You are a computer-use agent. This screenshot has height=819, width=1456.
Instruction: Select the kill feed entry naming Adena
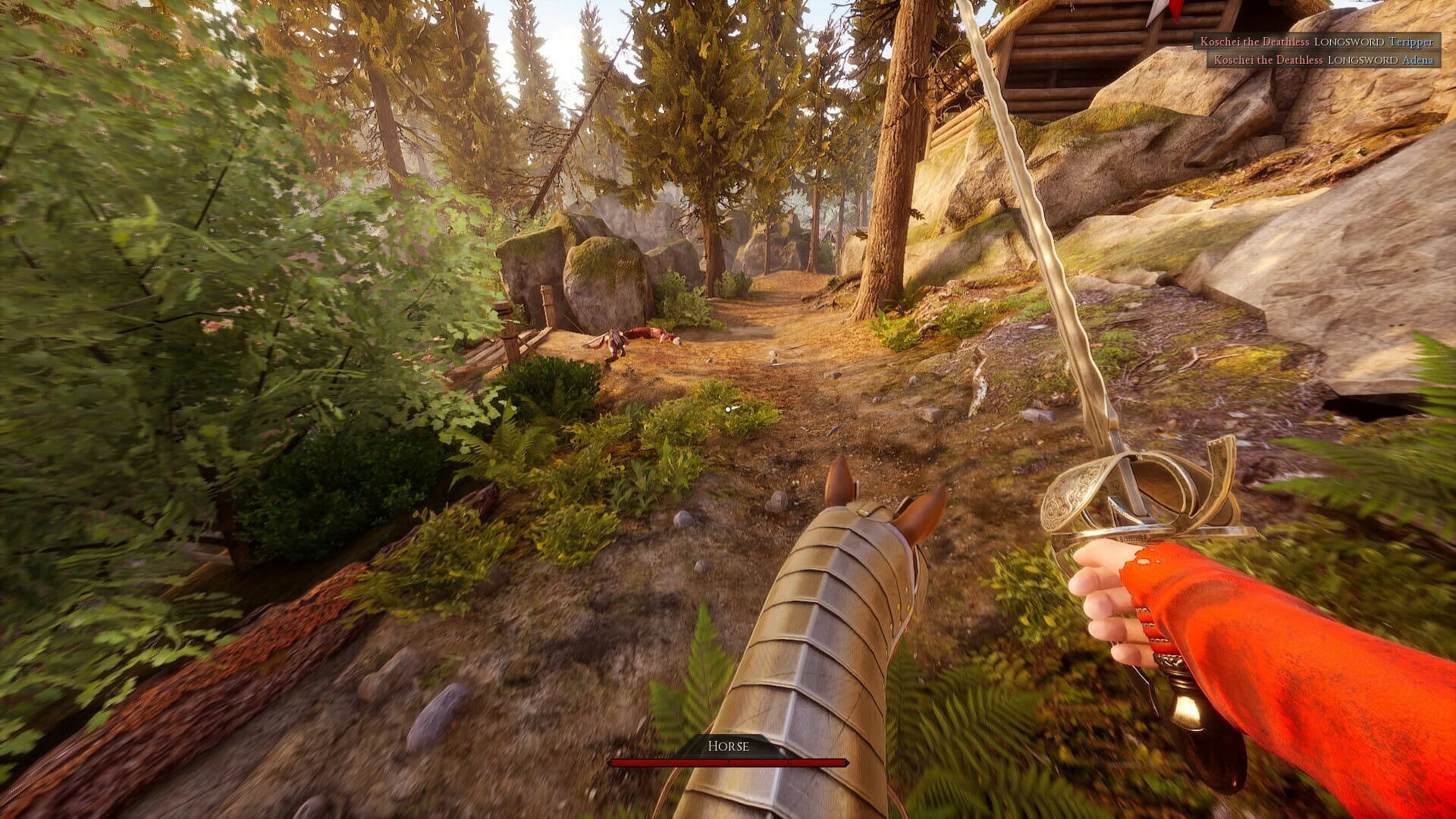click(1323, 60)
